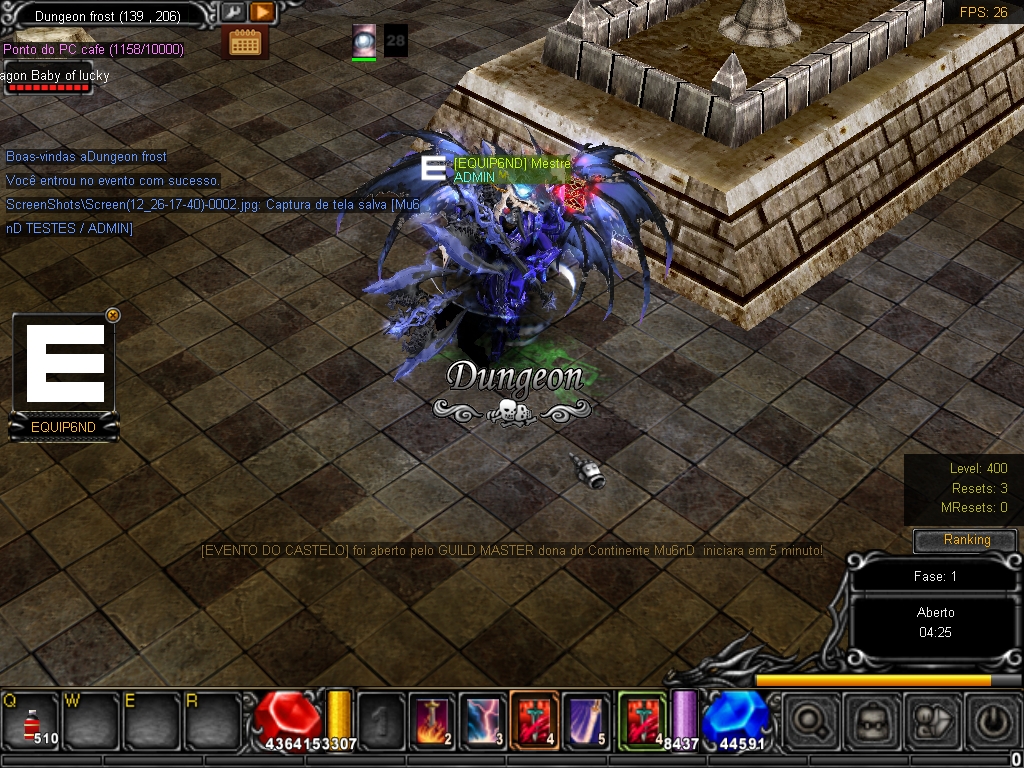Viewport: 1024px width, 768px height.
Task: Activate the flaming sword skill in slot 2
Action: [432, 718]
